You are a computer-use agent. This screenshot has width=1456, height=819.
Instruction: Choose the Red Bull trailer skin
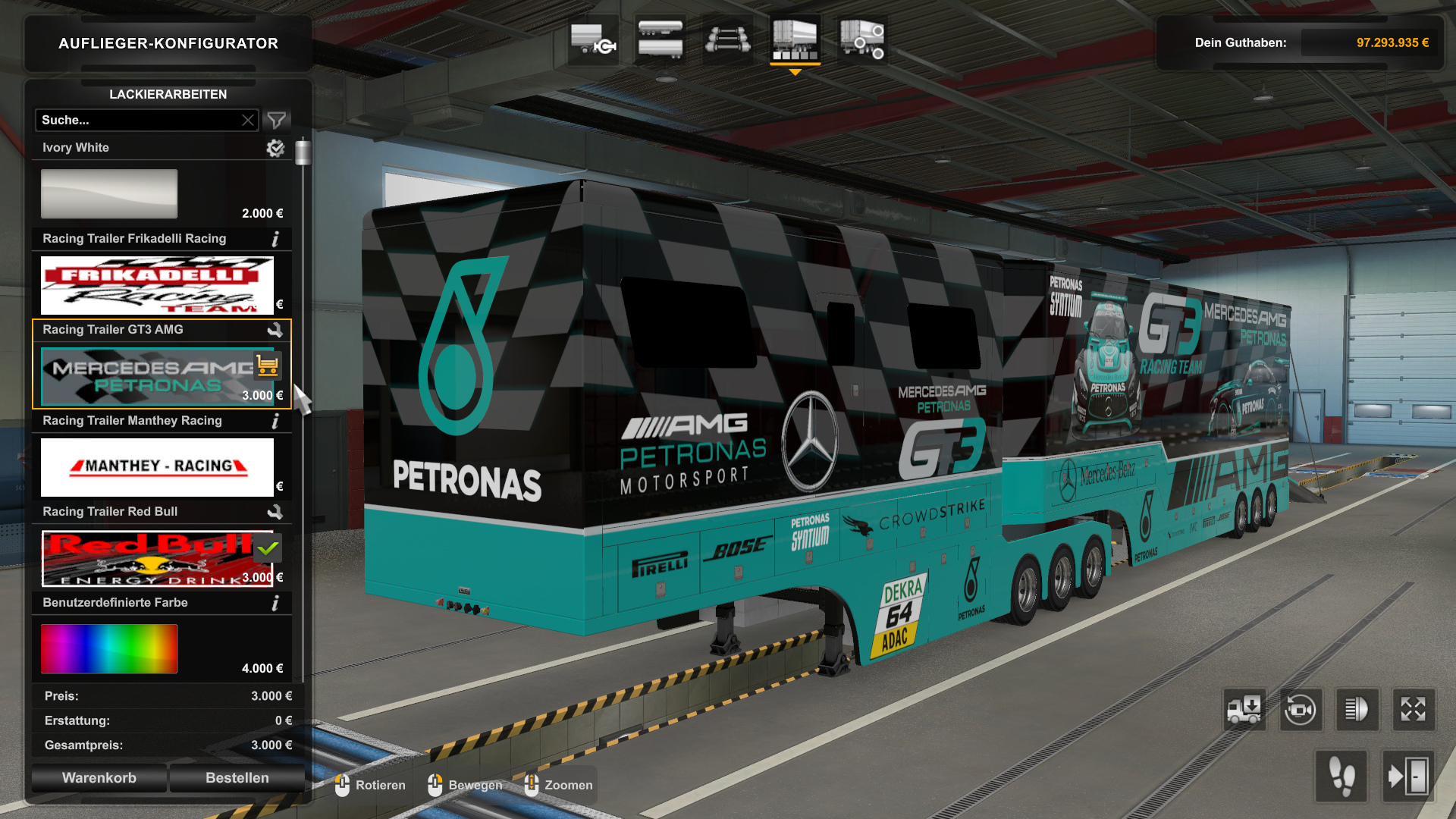coord(148,558)
